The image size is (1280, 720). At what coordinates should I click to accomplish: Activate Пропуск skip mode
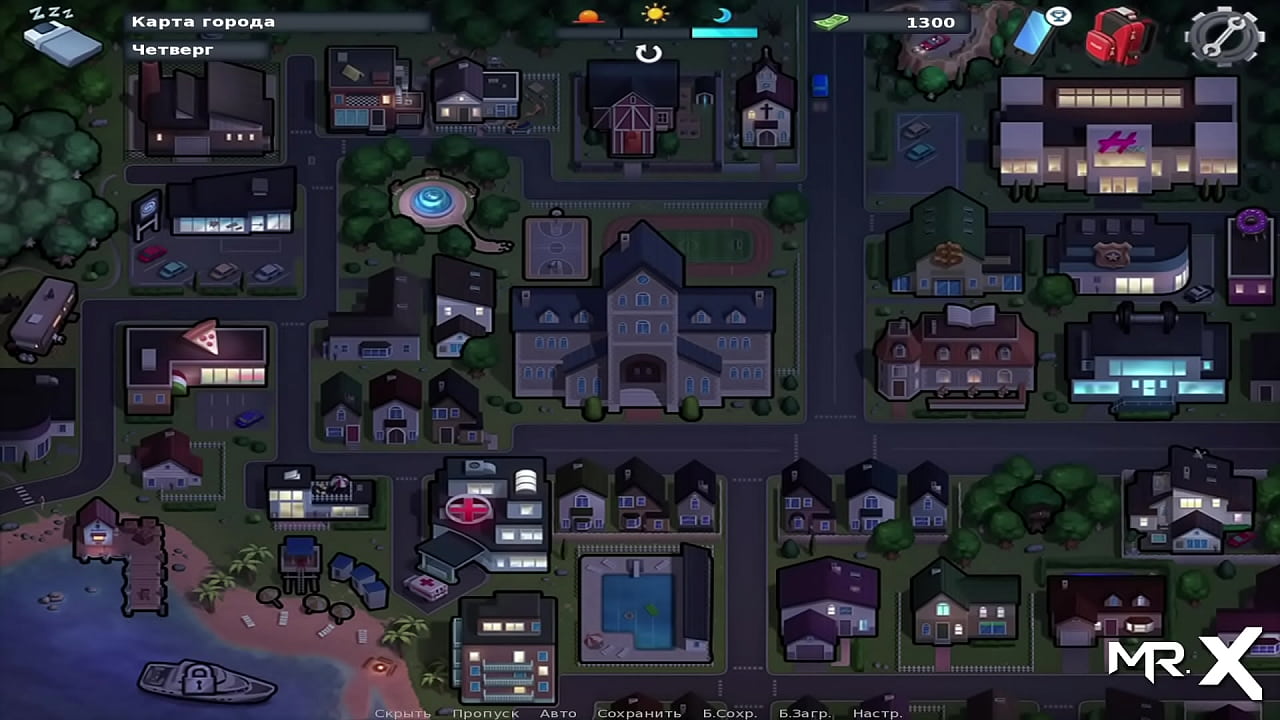[x=485, y=713]
